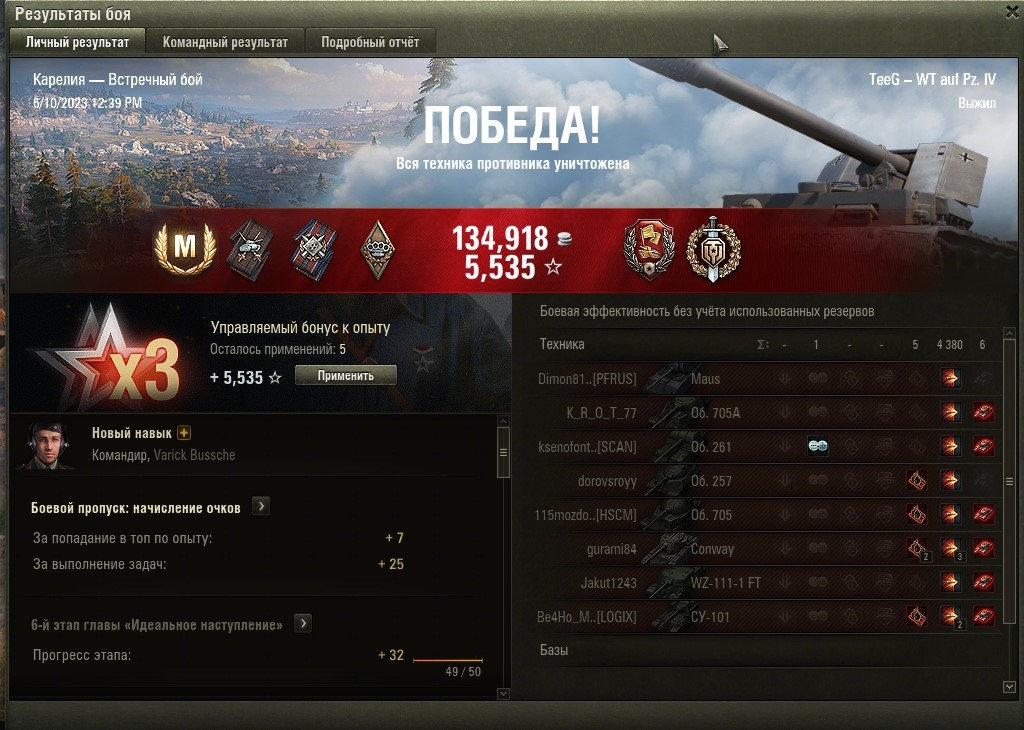
Task: Click the Новый навык plus icon
Action: (x=184, y=433)
